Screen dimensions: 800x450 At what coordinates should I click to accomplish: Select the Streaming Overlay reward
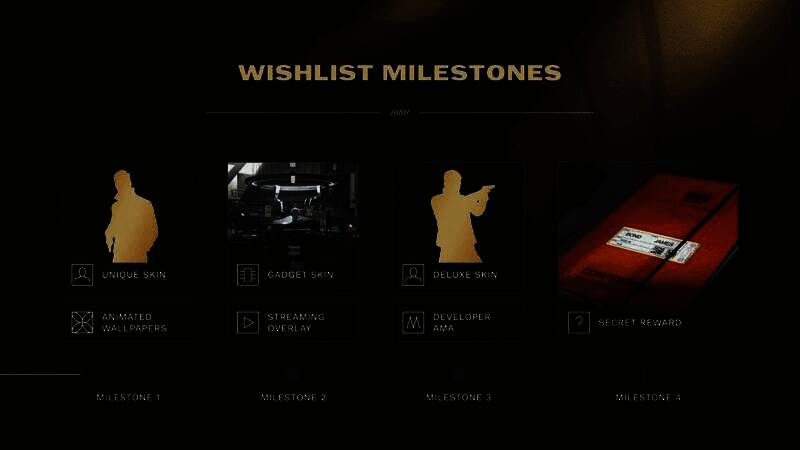(x=293, y=323)
